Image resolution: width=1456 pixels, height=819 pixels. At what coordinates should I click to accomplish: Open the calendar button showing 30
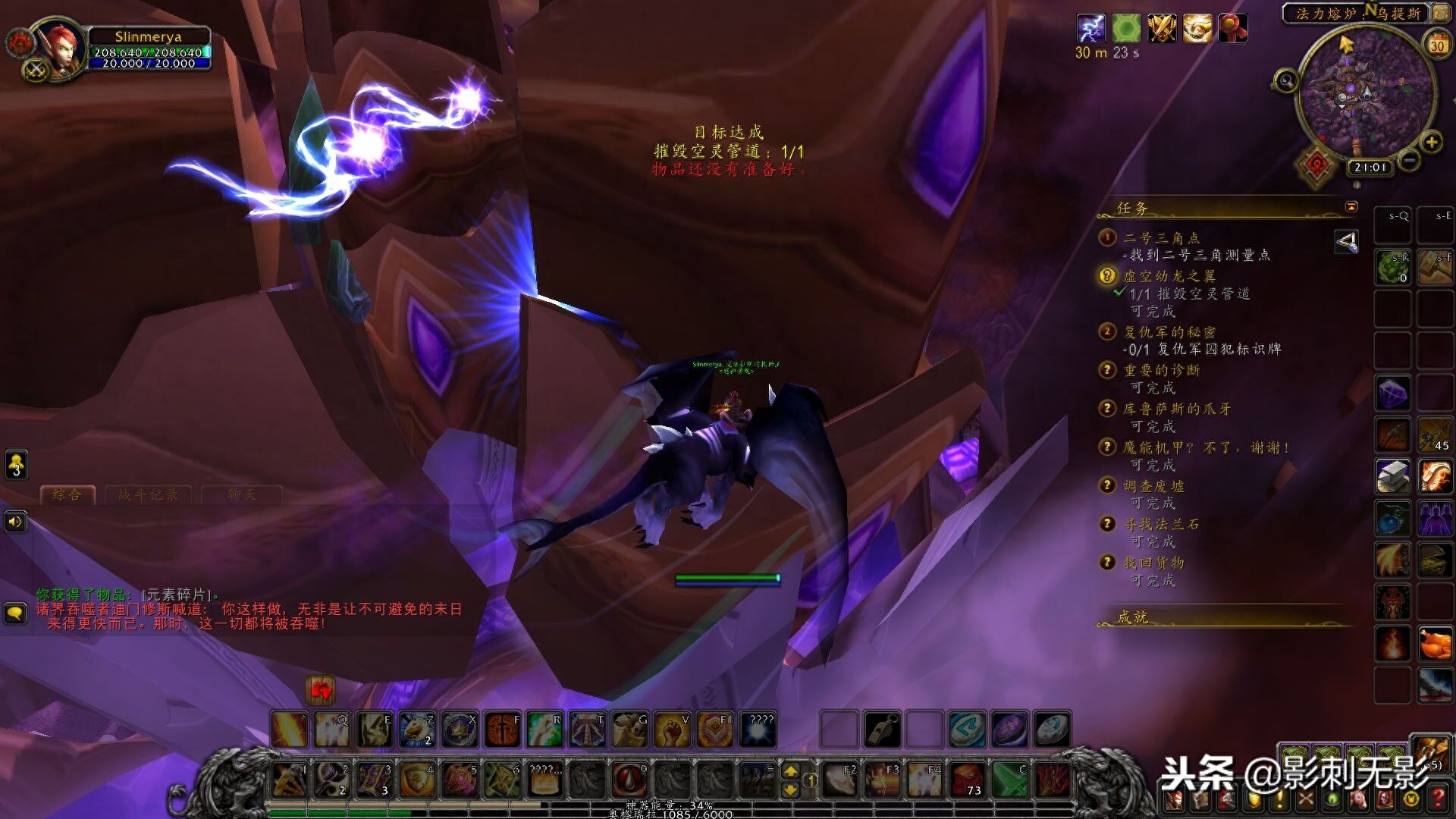[1436, 45]
